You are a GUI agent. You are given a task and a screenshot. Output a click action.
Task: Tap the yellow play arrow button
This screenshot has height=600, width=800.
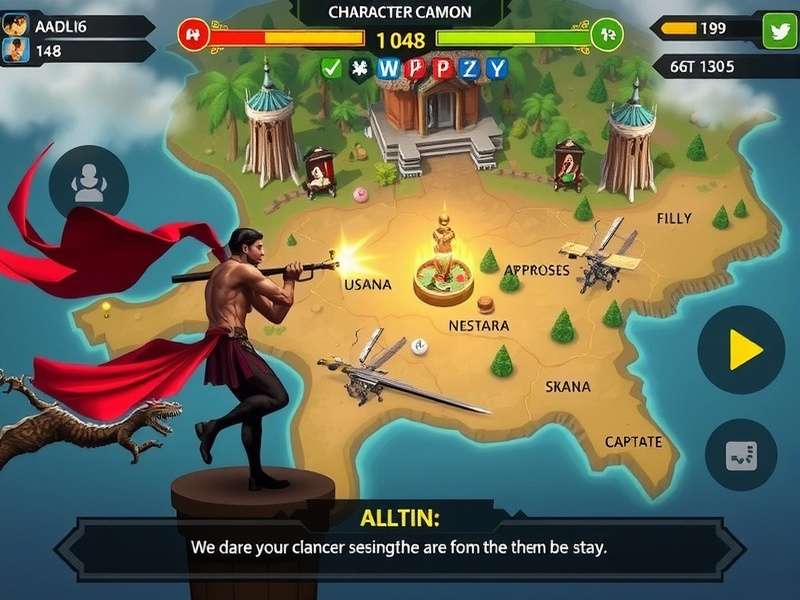(741, 350)
